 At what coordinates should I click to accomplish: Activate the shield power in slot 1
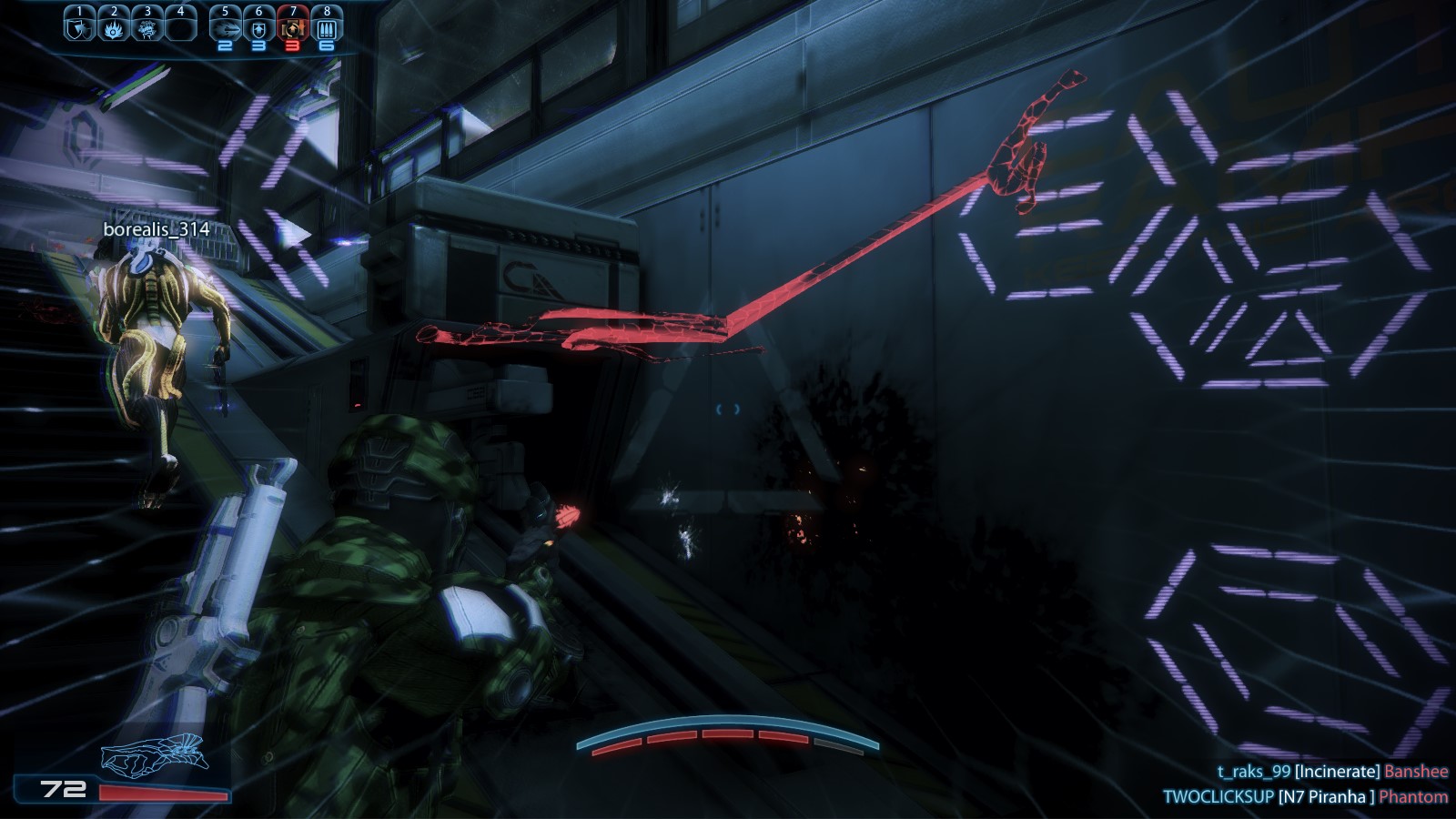point(79,28)
